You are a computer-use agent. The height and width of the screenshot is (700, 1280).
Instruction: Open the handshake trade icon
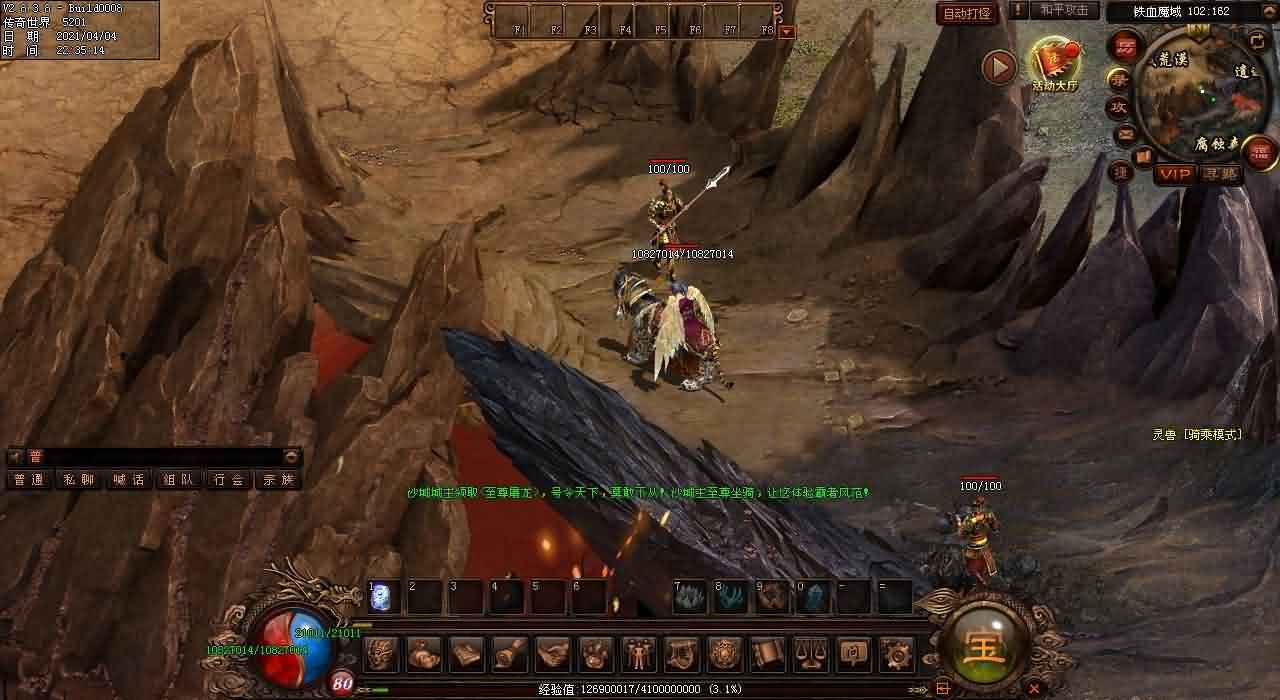click(x=552, y=654)
